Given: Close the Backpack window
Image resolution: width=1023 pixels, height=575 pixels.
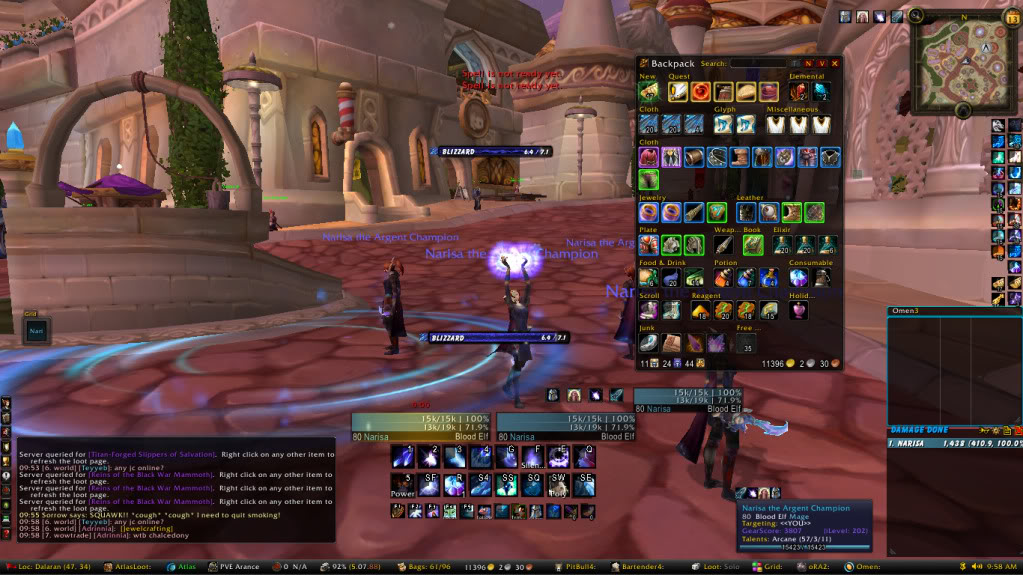Looking at the screenshot, I should coord(835,63).
